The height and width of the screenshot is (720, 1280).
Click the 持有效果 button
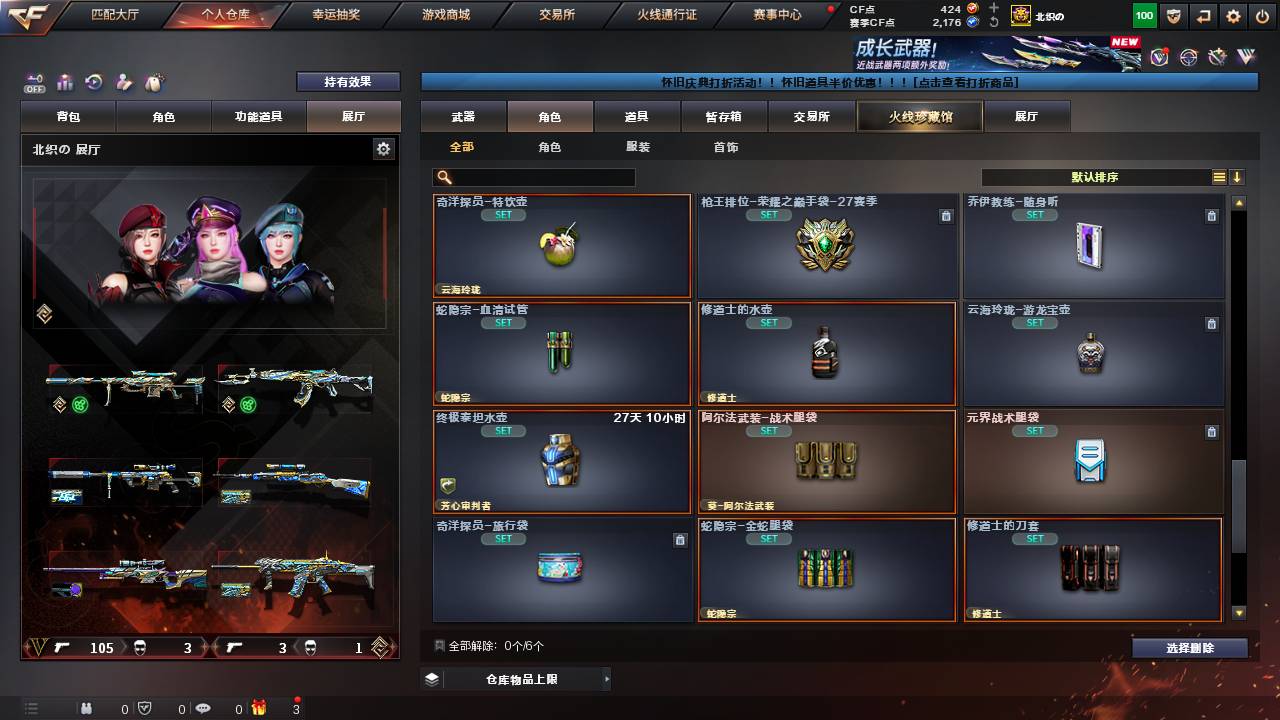point(348,82)
